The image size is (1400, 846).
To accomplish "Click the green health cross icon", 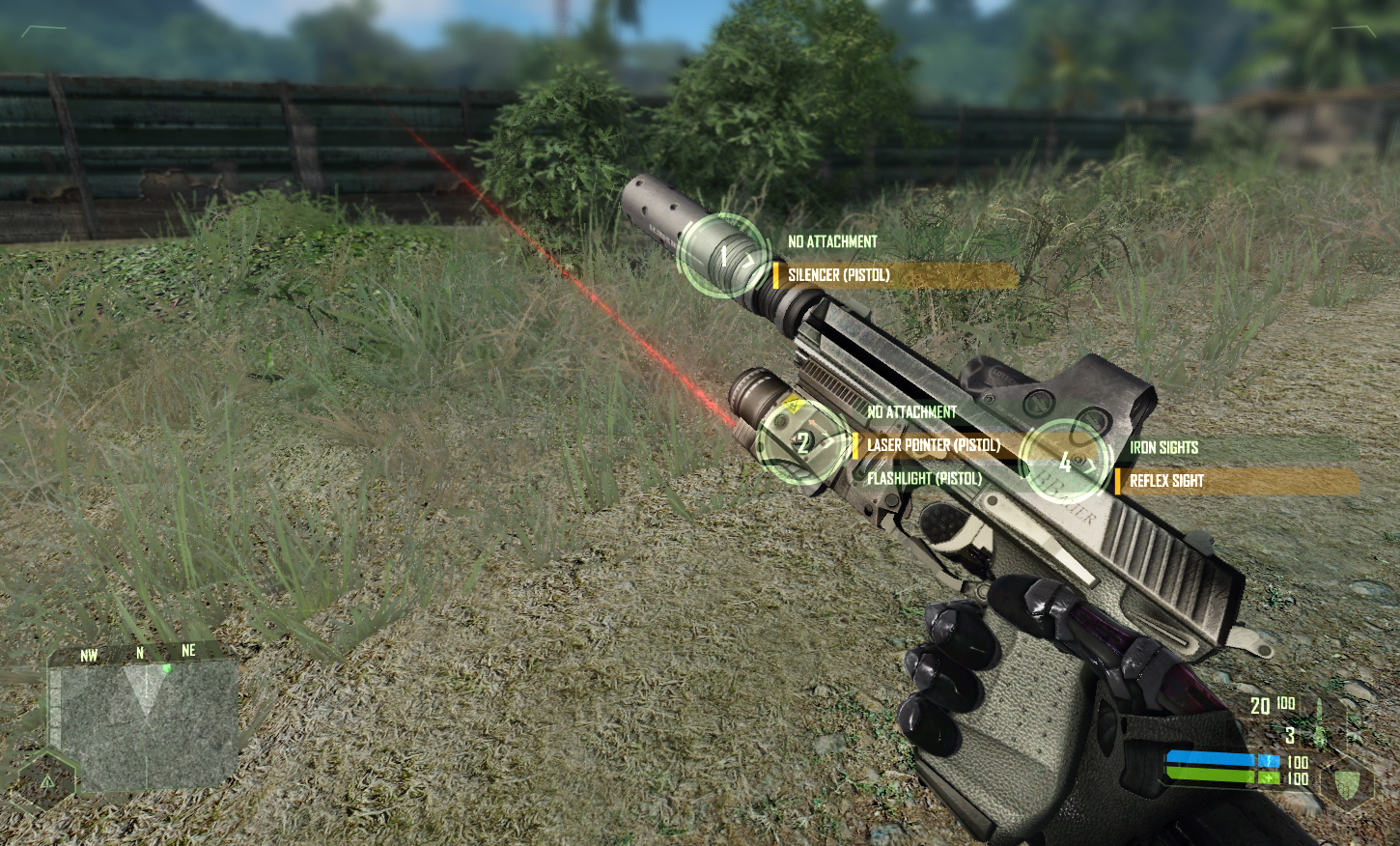I will 1269,776.
